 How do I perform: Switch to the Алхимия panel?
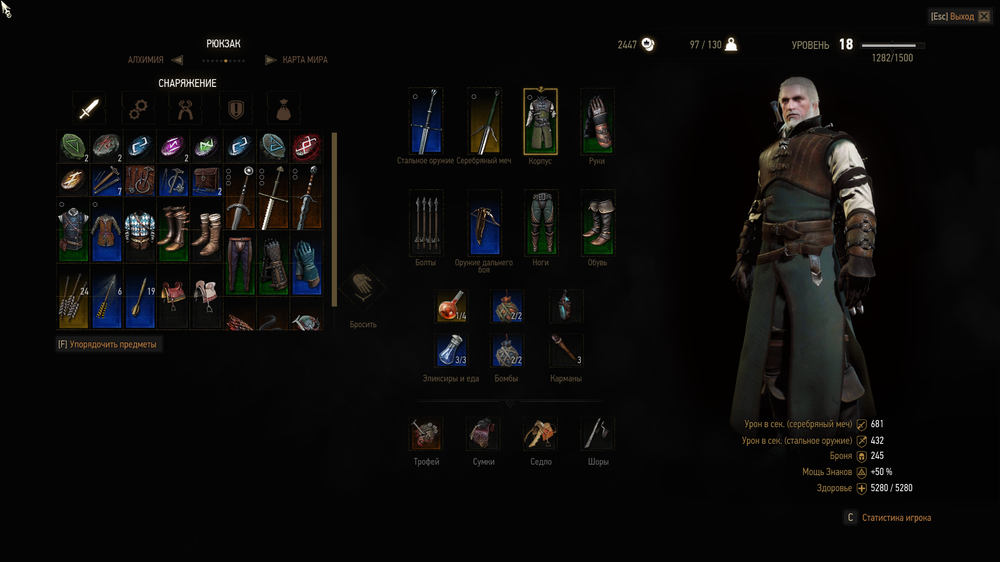click(x=146, y=60)
